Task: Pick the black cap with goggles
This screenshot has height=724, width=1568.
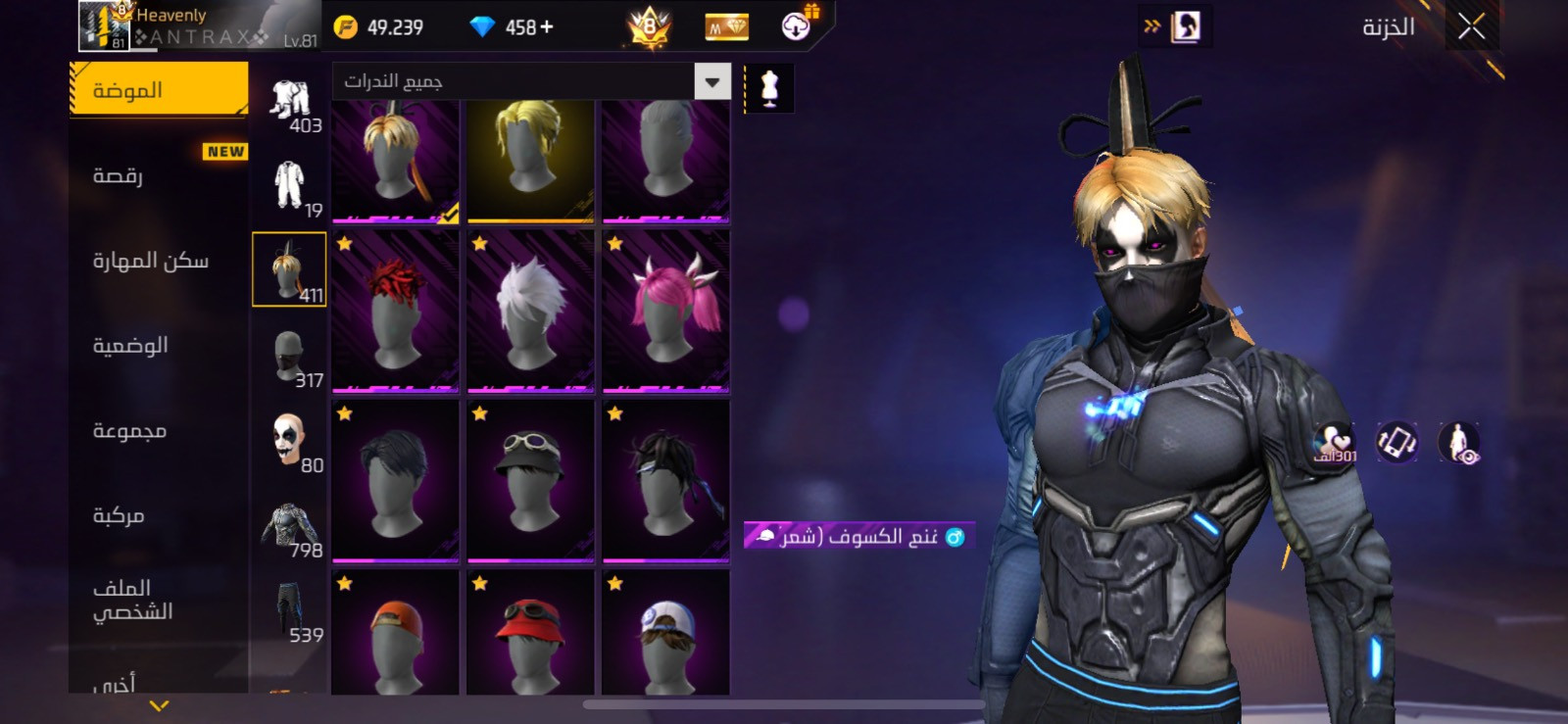Action: coord(530,480)
